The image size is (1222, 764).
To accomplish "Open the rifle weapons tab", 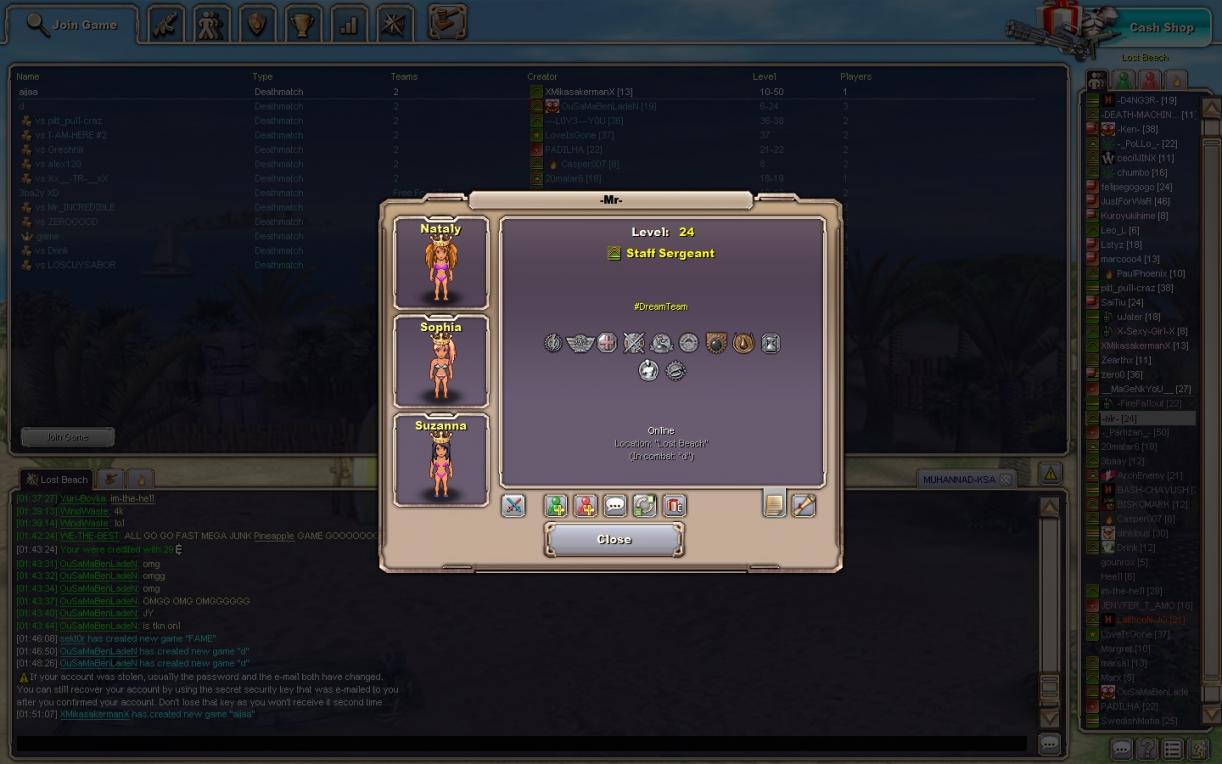I will pyautogui.click(x=166, y=25).
